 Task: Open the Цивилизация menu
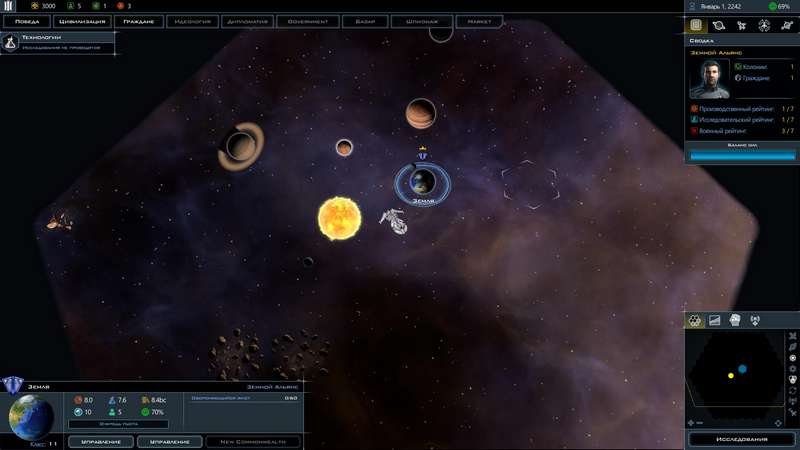[x=82, y=20]
